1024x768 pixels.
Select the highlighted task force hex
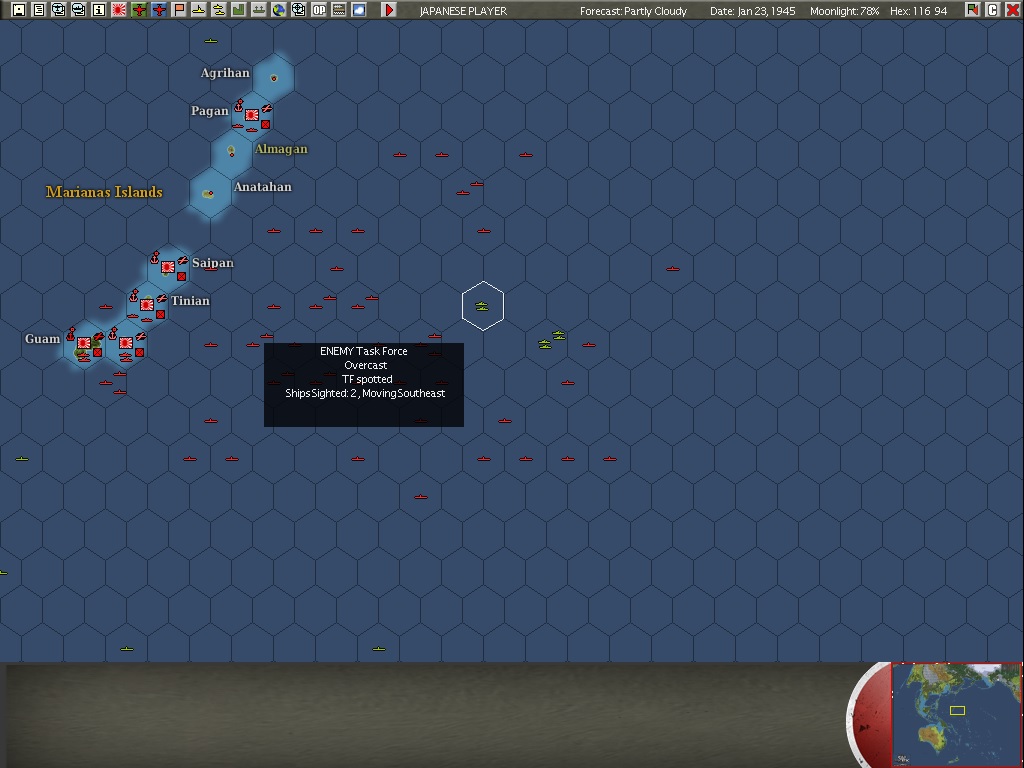point(483,306)
